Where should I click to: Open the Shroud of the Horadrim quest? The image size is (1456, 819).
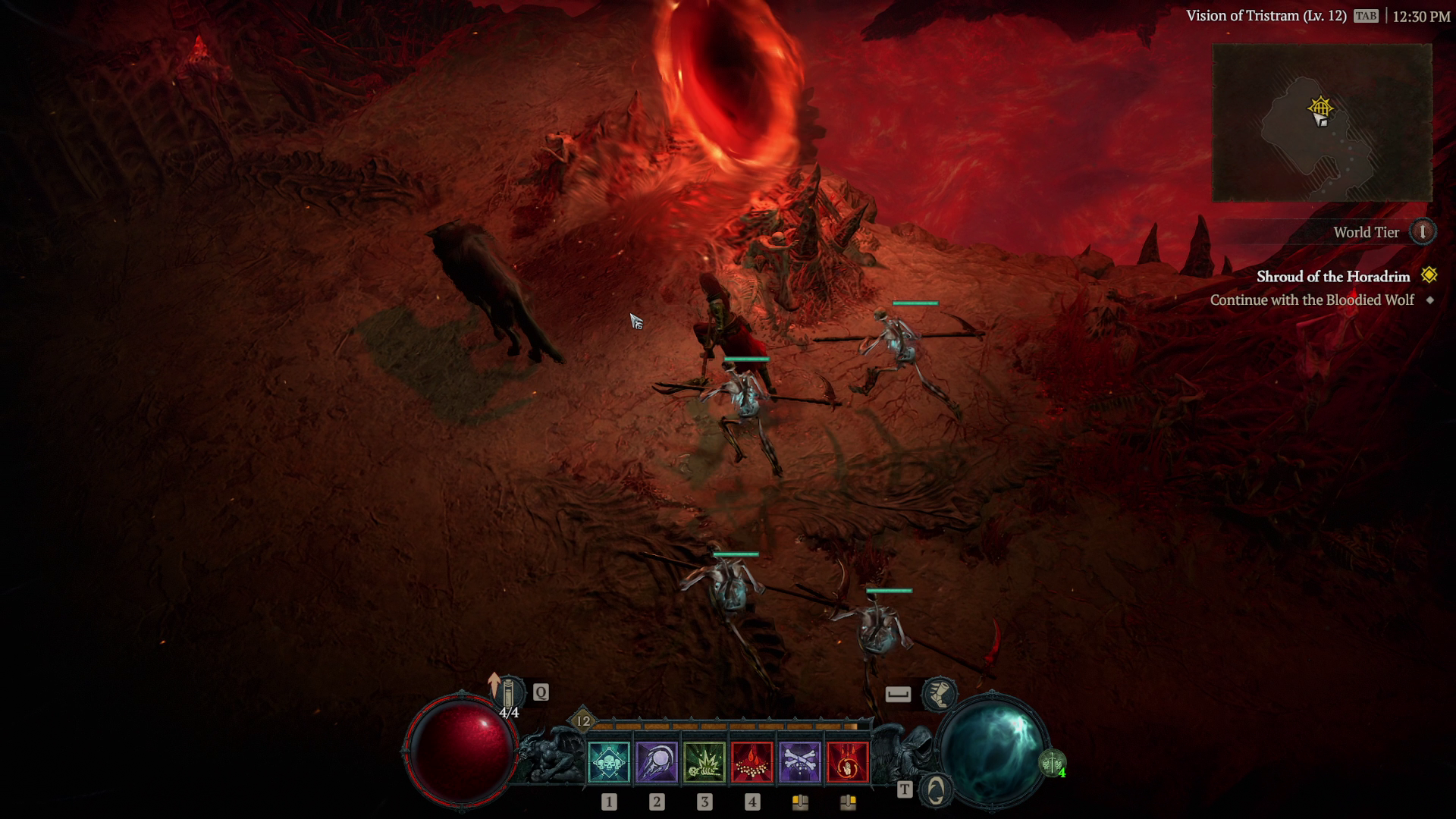pyautogui.click(x=1332, y=277)
